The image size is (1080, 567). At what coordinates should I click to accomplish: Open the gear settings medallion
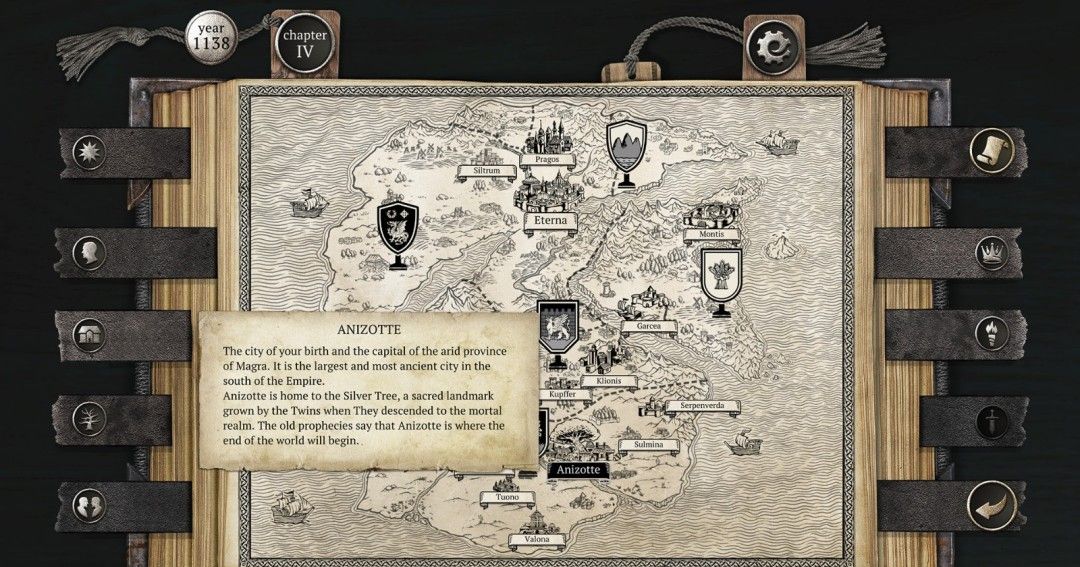774,46
